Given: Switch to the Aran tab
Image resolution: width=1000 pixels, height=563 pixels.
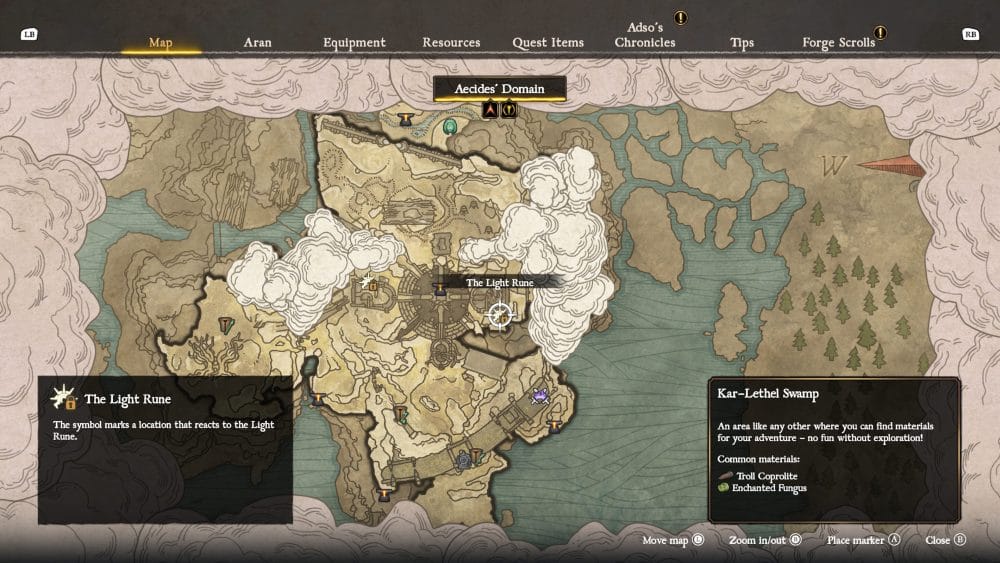Looking at the screenshot, I should [x=257, y=43].
